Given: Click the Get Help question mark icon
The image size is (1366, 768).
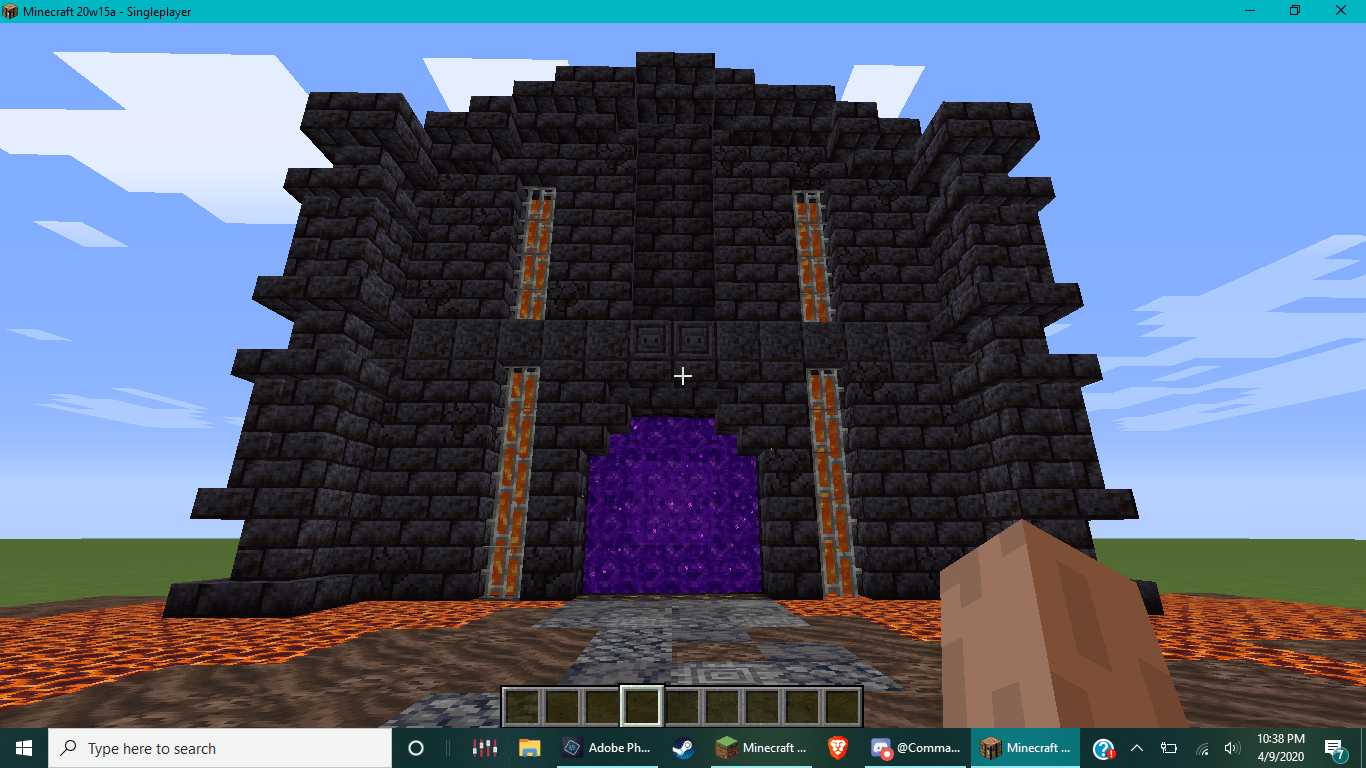Looking at the screenshot, I should [x=1101, y=748].
